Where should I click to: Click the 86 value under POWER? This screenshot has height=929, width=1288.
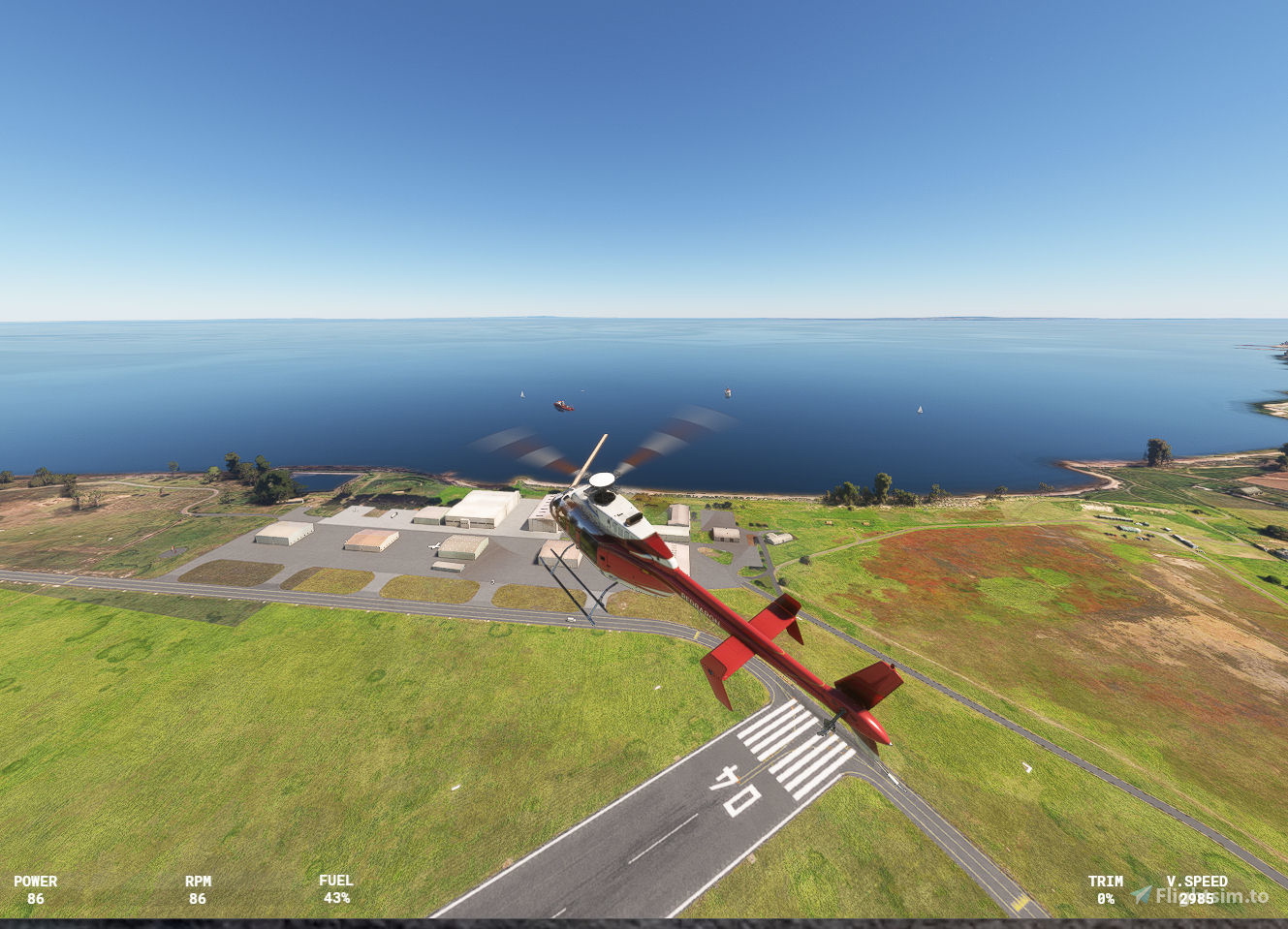tap(36, 899)
